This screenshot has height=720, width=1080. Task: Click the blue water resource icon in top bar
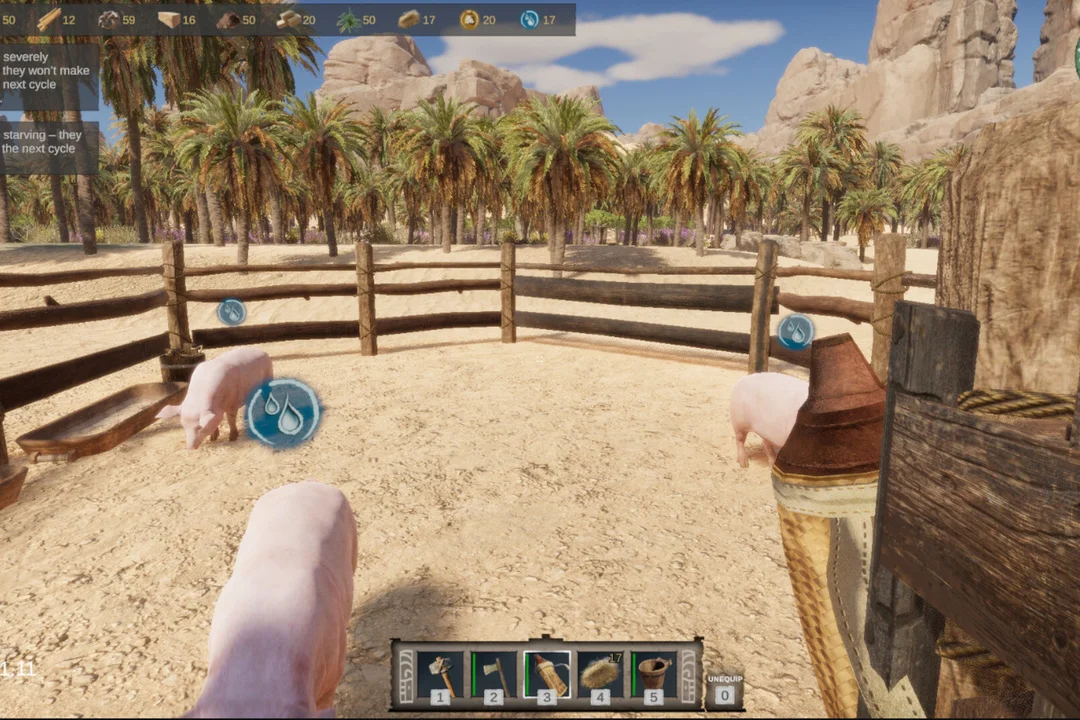coord(529,19)
